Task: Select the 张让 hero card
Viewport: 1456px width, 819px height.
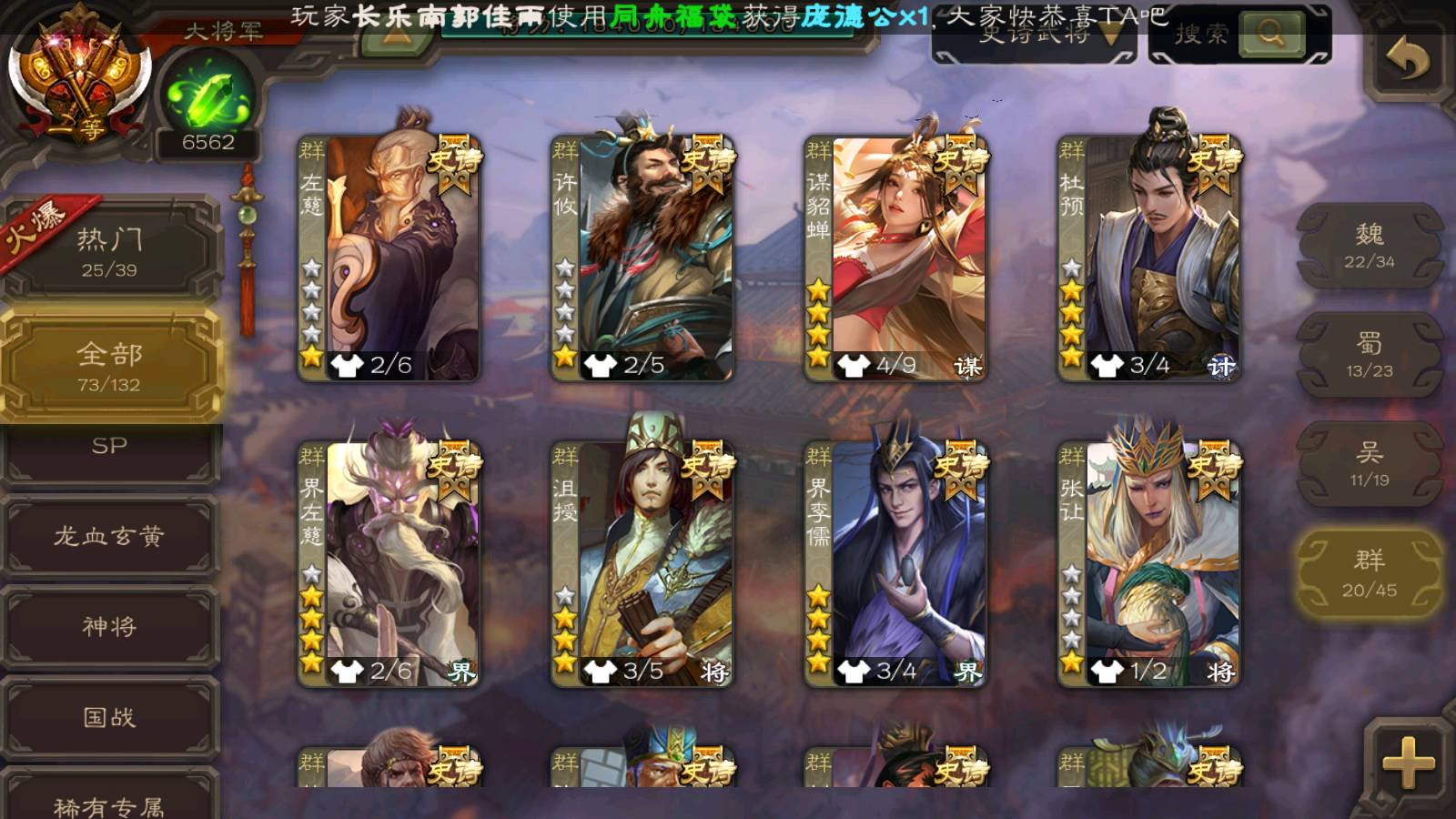Action: (x=1148, y=562)
